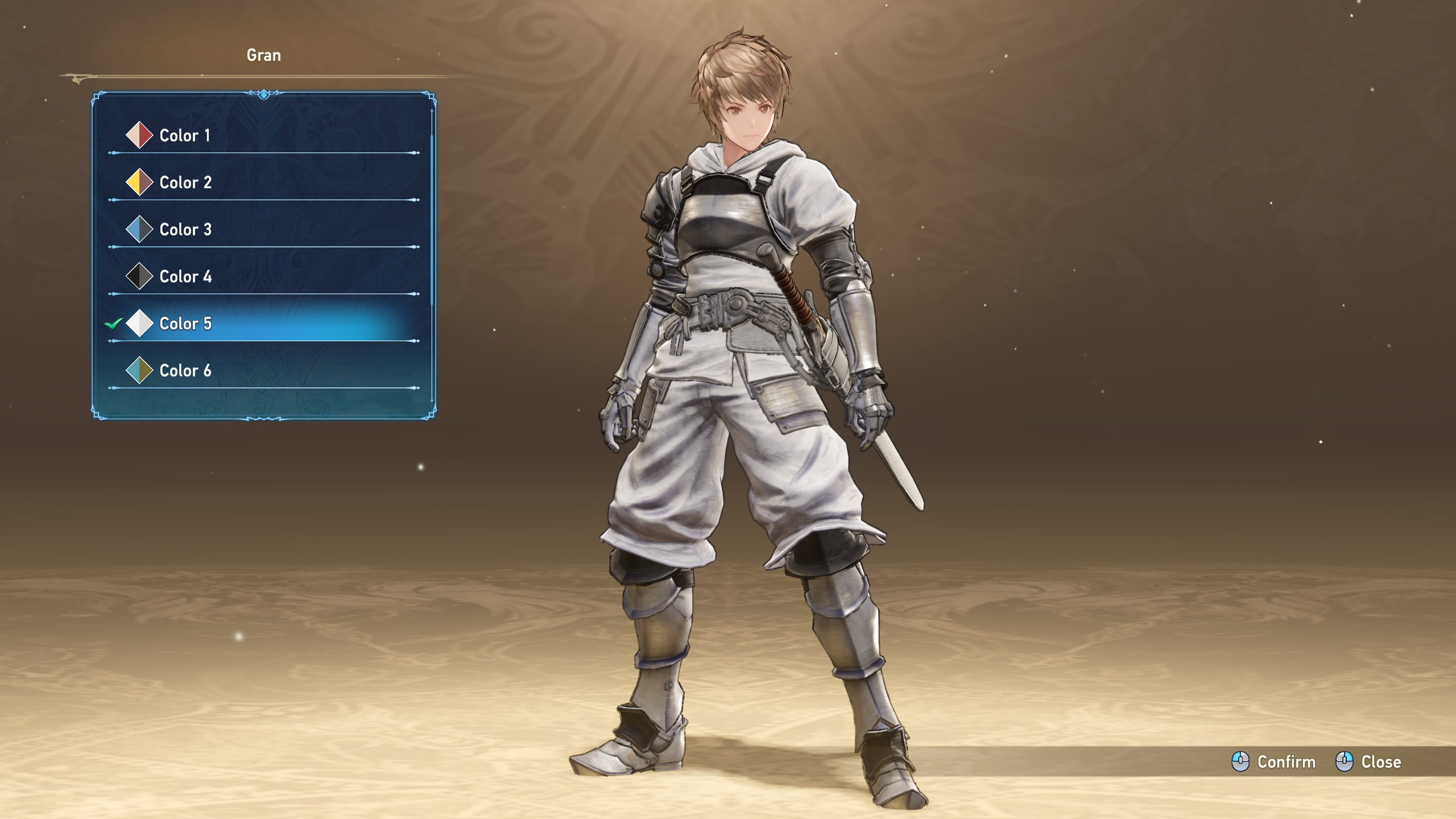Viewport: 1456px width, 819px height.
Task: Choose the Color 2 yellow outfit option
Action: pyautogui.click(x=185, y=183)
